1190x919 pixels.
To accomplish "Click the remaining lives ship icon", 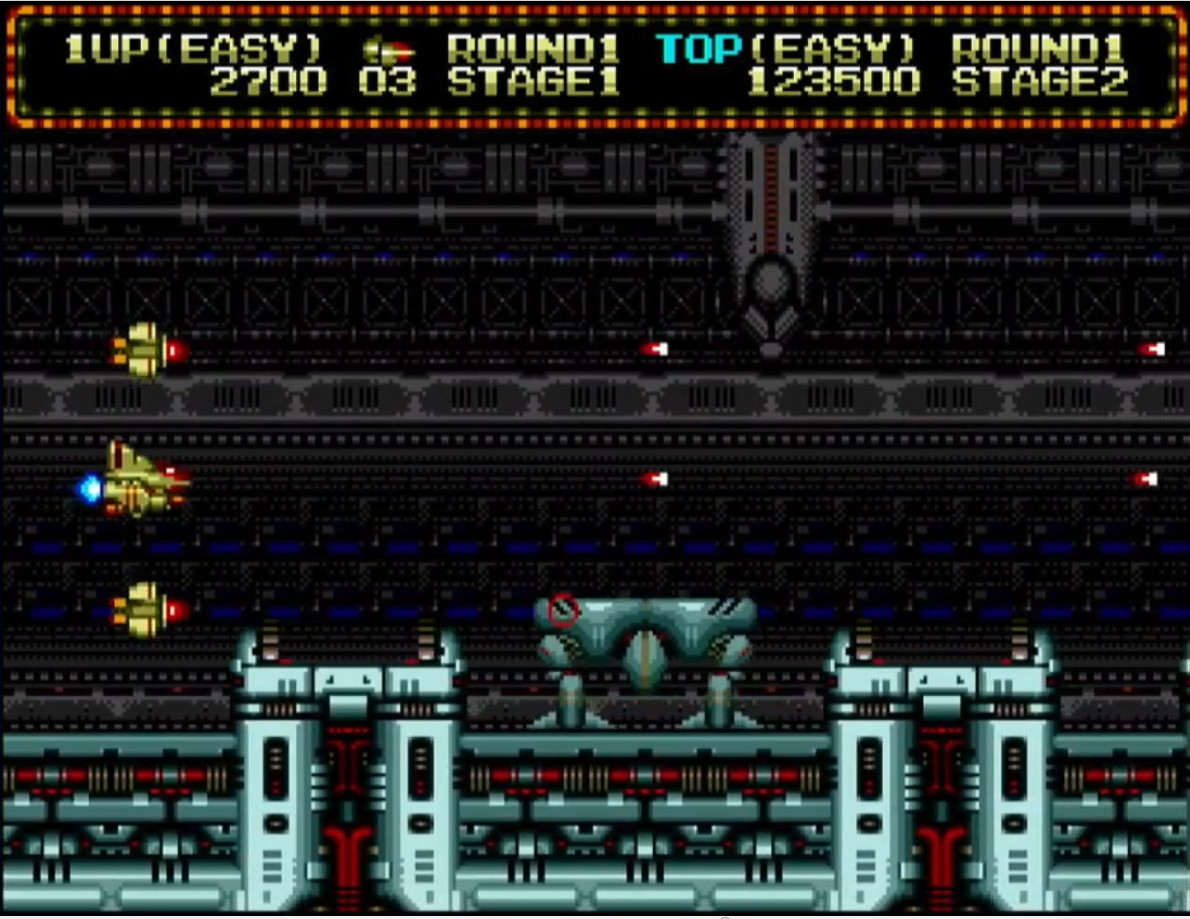I will pyautogui.click(x=388, y=50).
